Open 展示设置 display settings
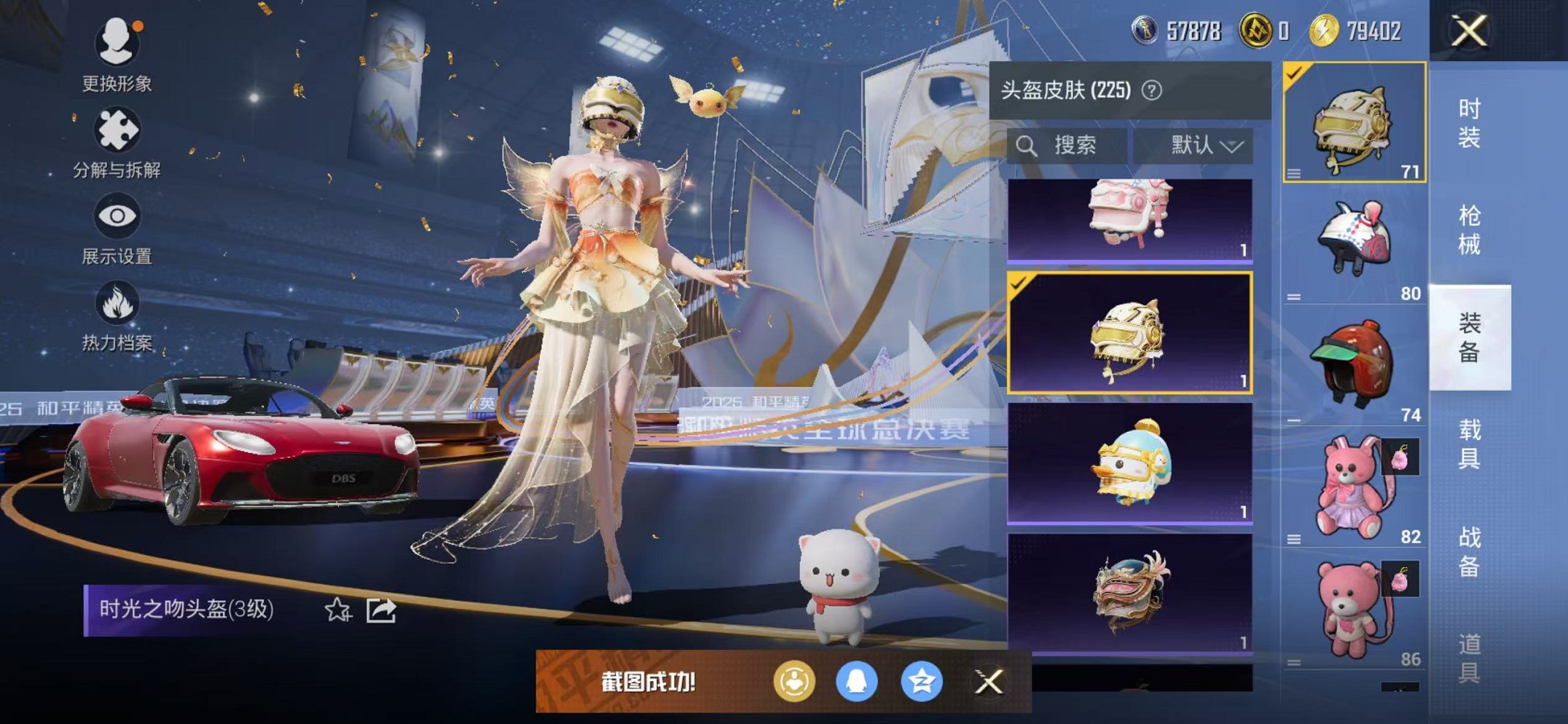Viewport: 1568px width, 724px height. tap(117, 216)
